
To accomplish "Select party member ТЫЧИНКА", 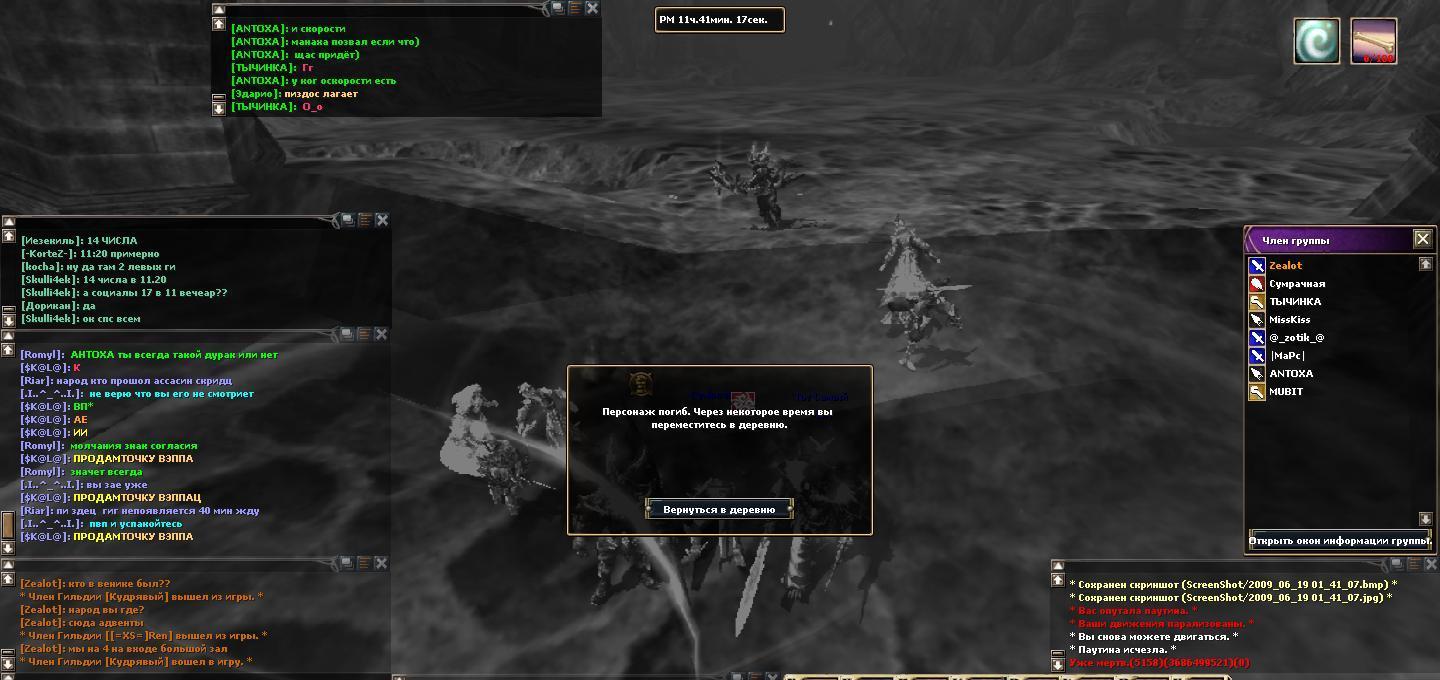I will (1294, 302).
